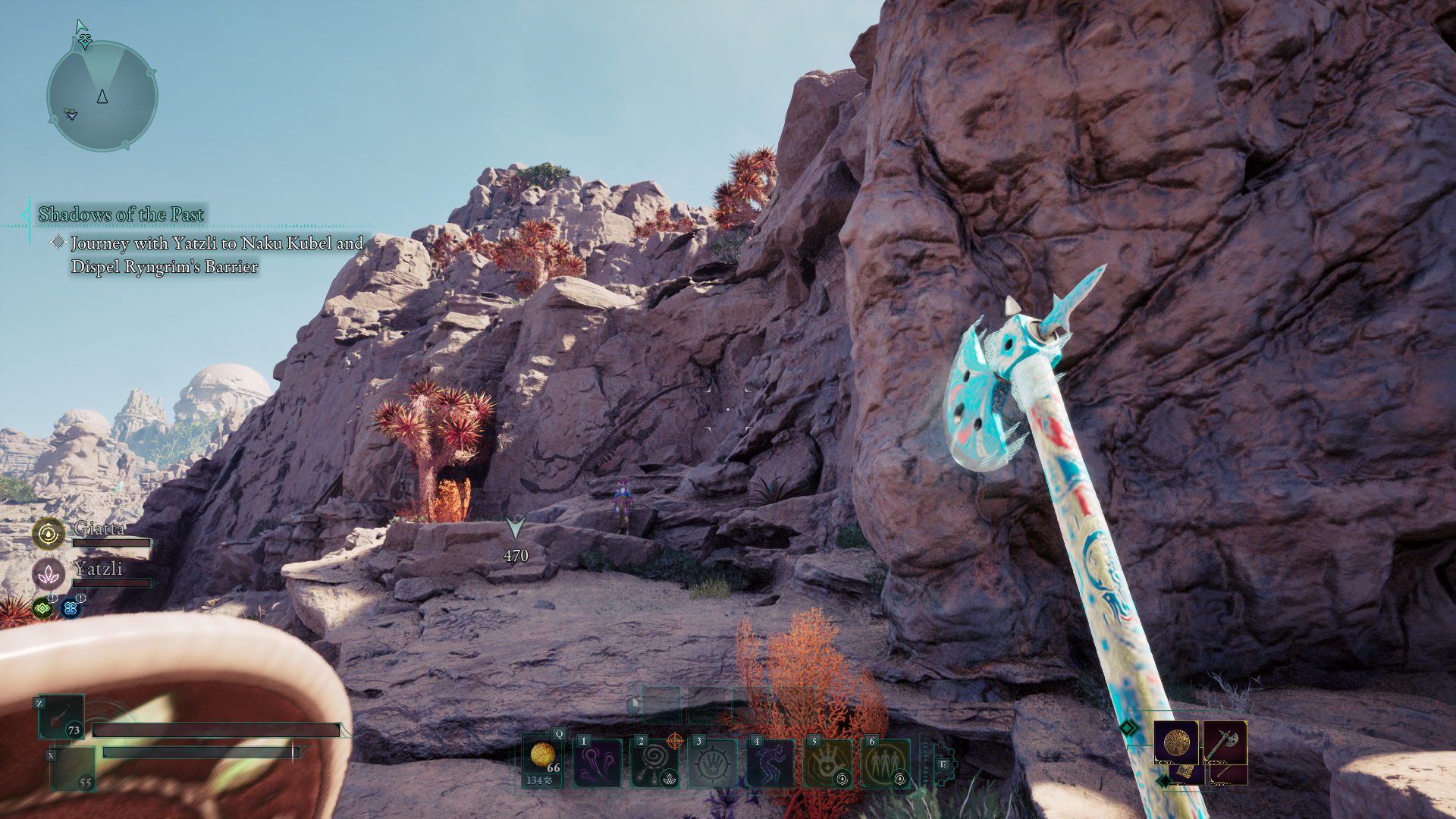Click the green diamond status effect icon
The width and height of the screenshot is (1456, 819).
tap(42, 608)
